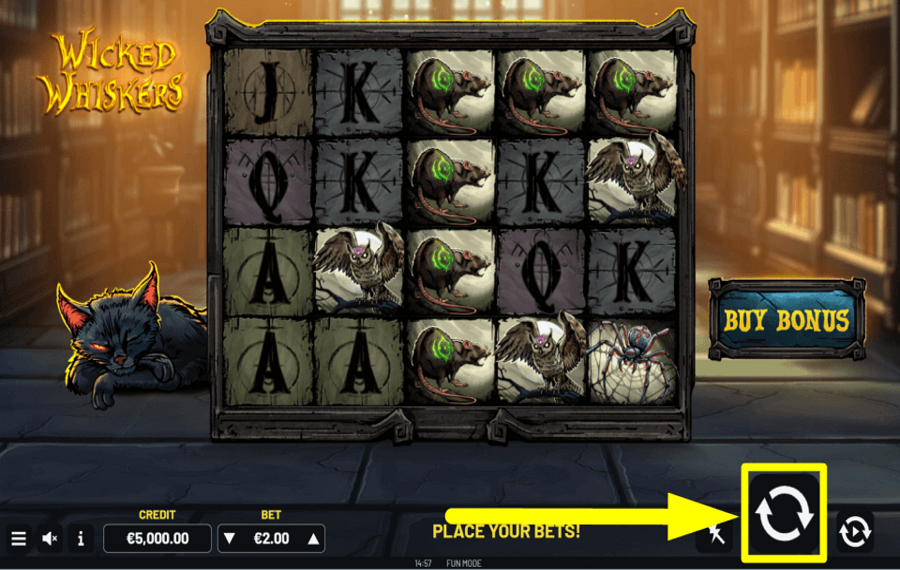Open the hamburger menu
The width and height of the screenshot is (900, 570).
[18, 538]
